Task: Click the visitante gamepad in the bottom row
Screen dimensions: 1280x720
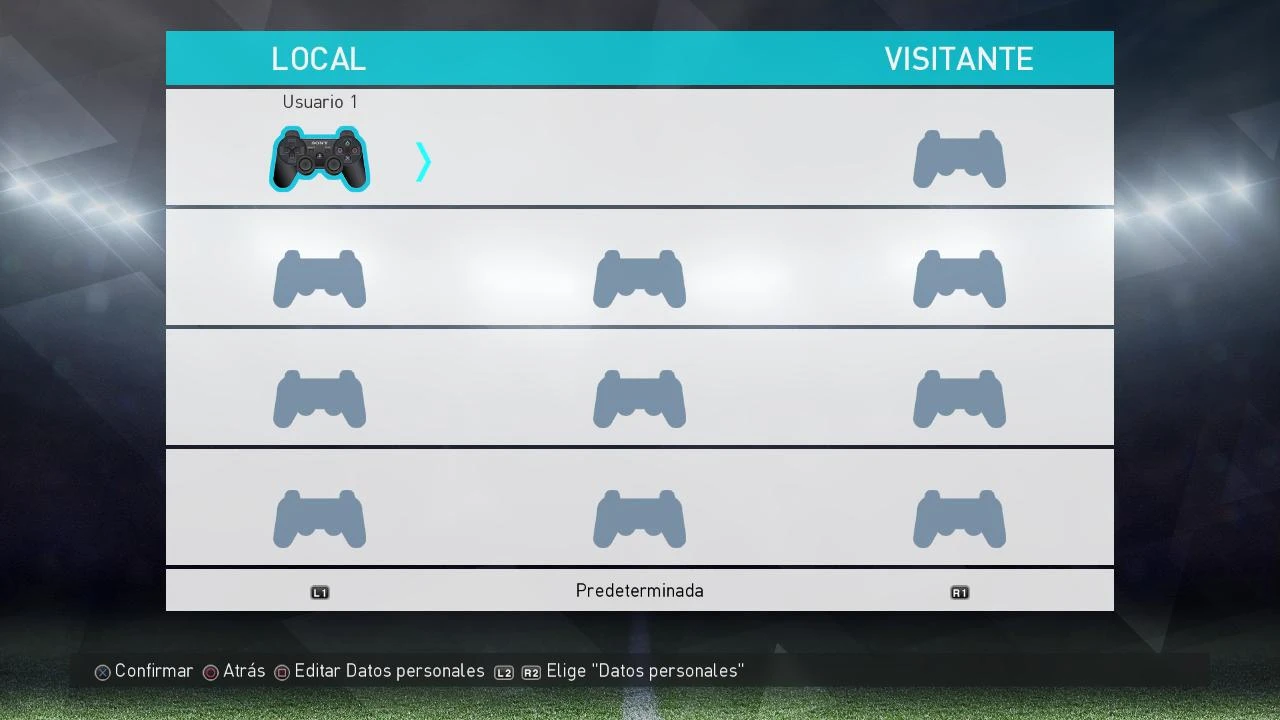Action: [959, 518]
